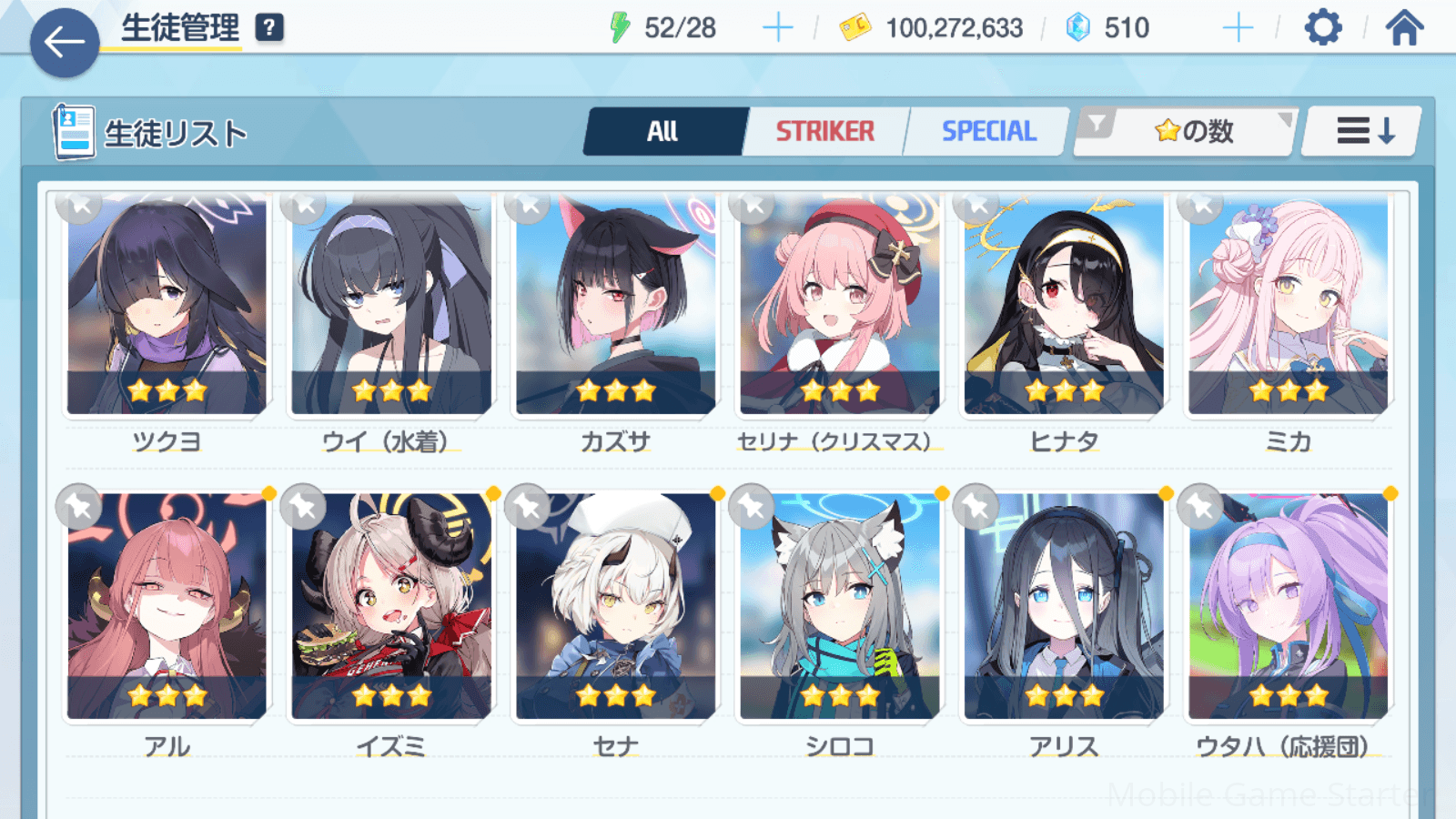The width and height of the screenshot is (1456, 819).
Task: Choose the シロコ student card
Action: 839,607
